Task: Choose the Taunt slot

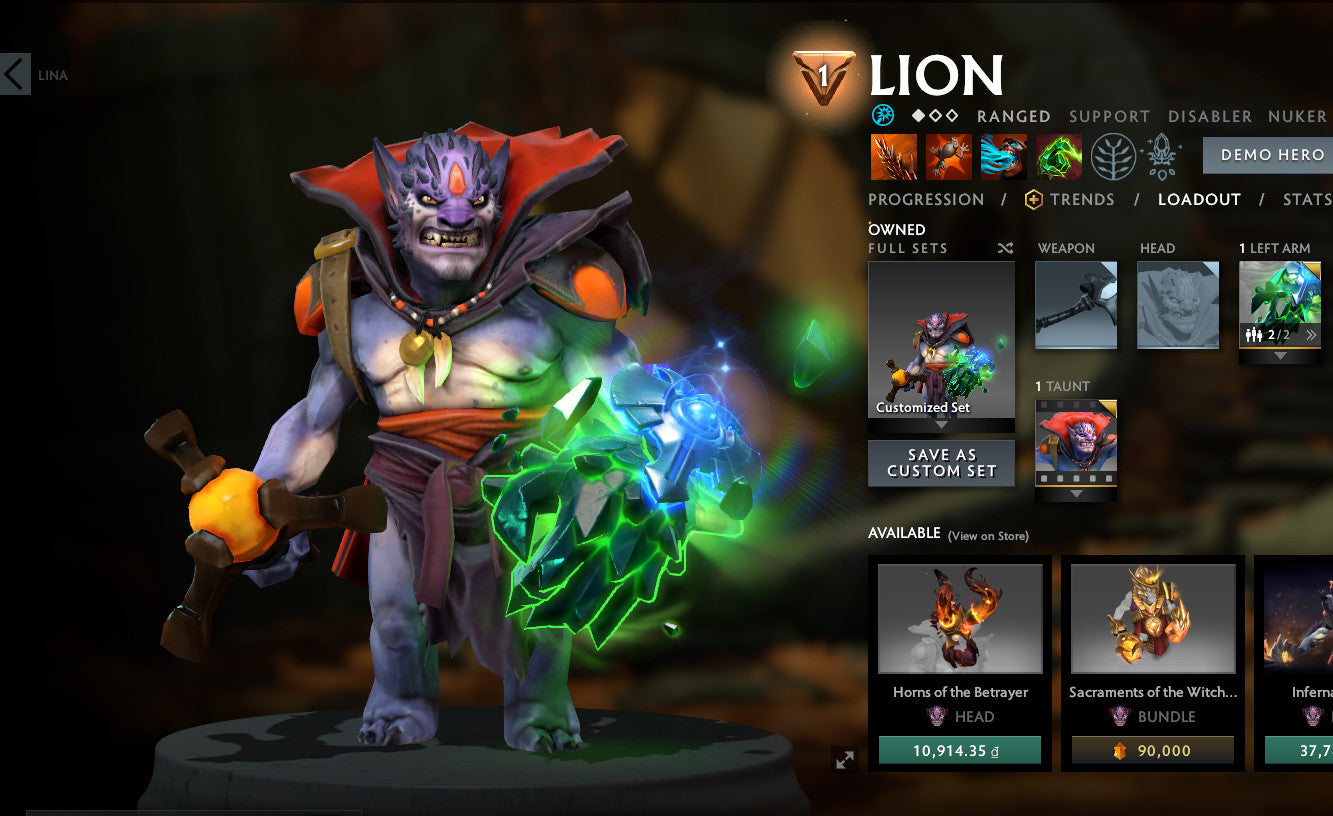Action: pos(1076,442)
